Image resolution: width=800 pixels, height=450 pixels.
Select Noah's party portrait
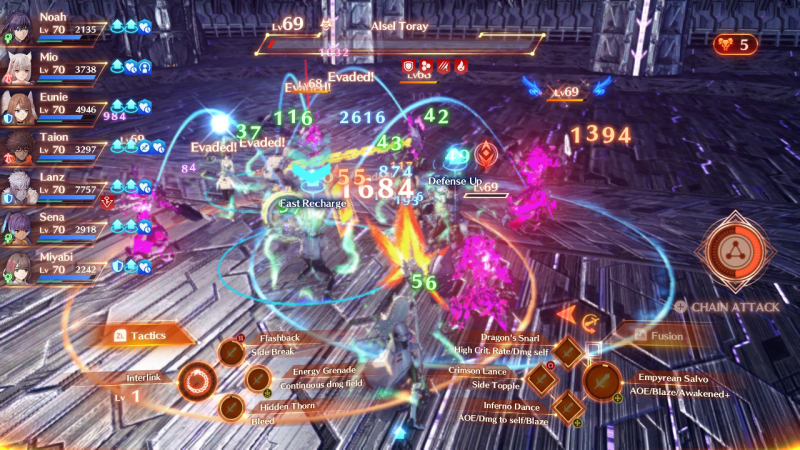(21, 24)
